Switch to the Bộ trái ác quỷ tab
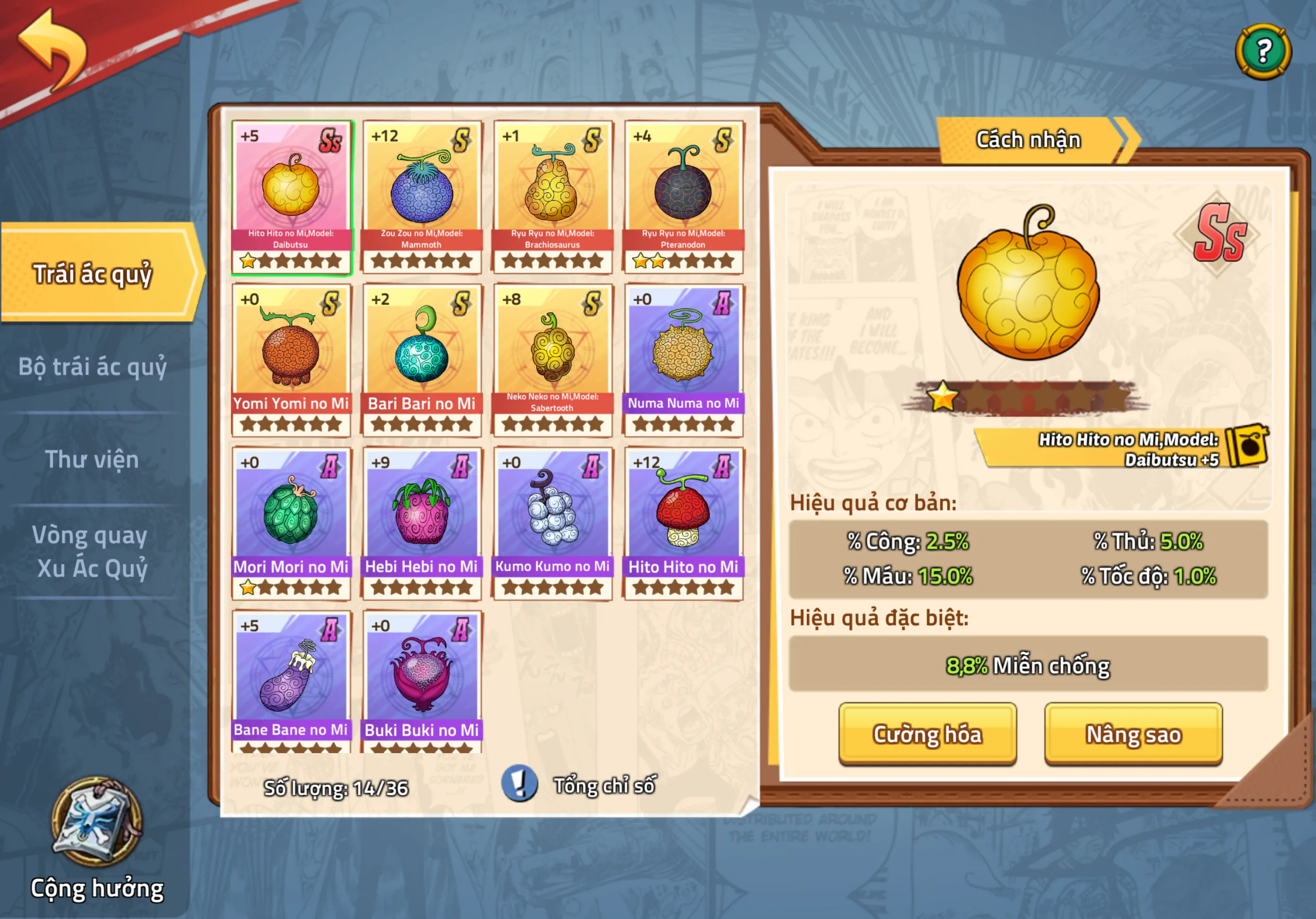The height and width of the screenshot is (919, 1316). click(x=92, y=367)
